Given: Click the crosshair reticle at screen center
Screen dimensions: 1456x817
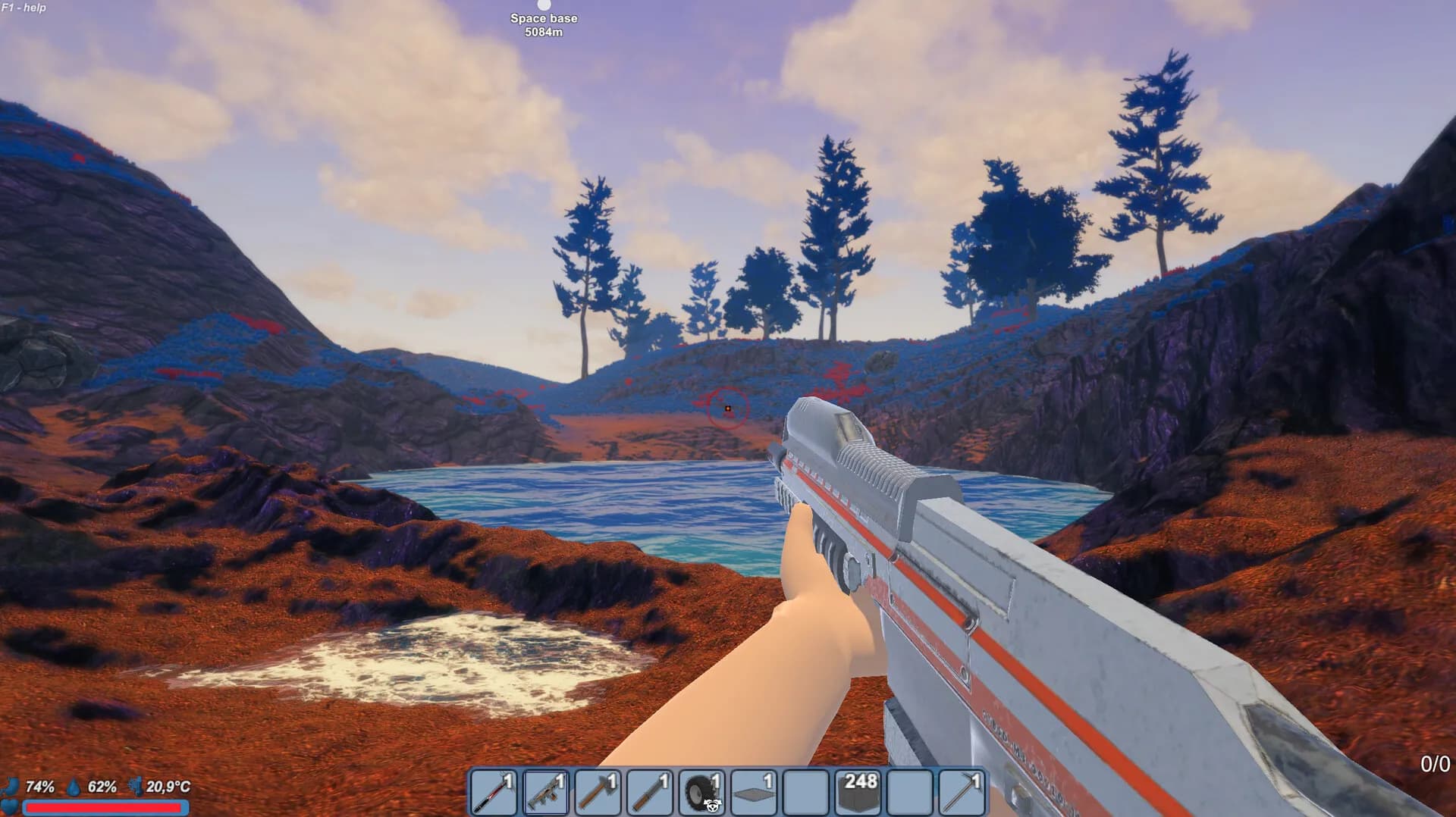Looking at the screenshot, I should [727, 409].
